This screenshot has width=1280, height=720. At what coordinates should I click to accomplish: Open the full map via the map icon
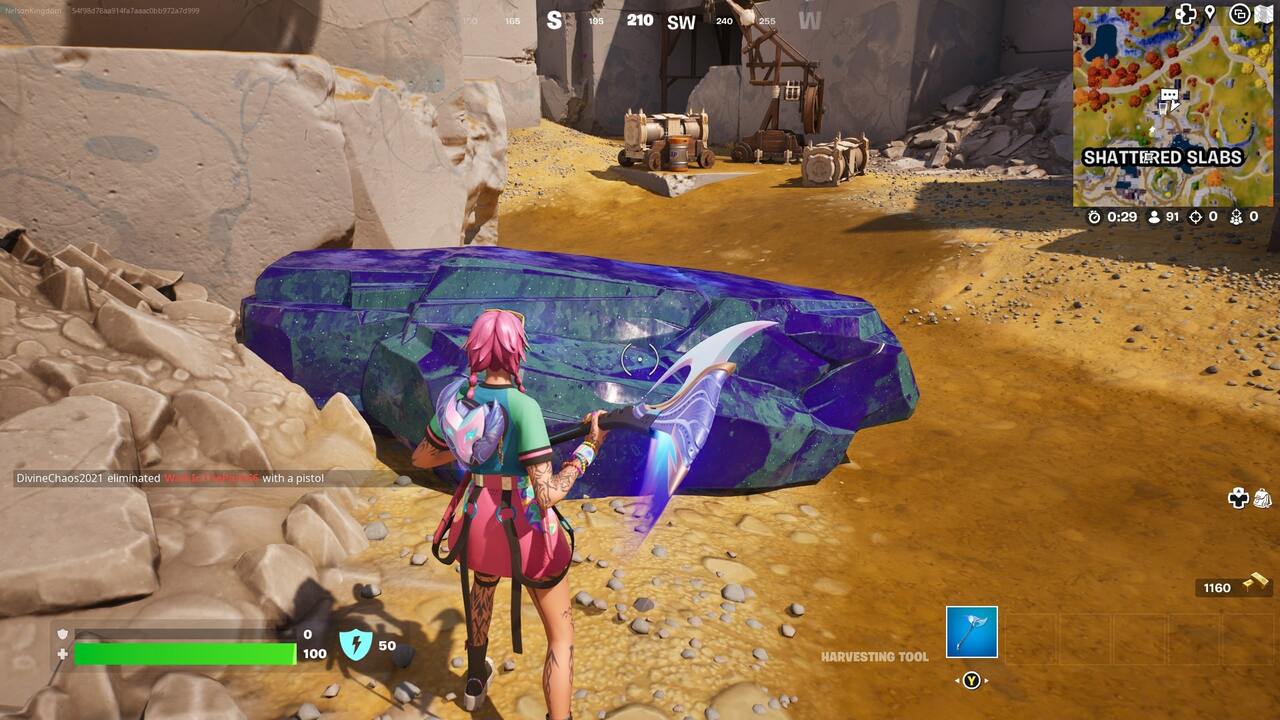click(x=1263, y=13)
